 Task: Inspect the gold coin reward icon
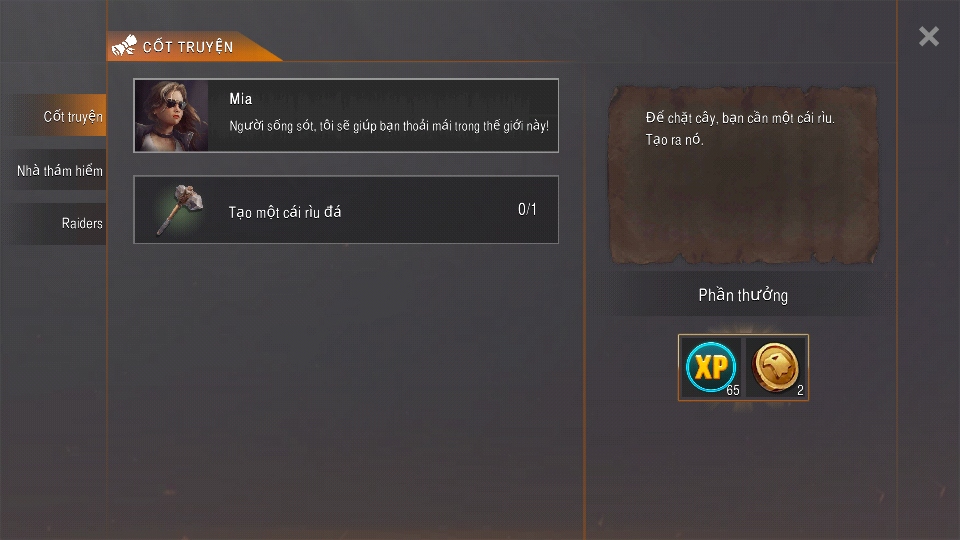(776, 367)
